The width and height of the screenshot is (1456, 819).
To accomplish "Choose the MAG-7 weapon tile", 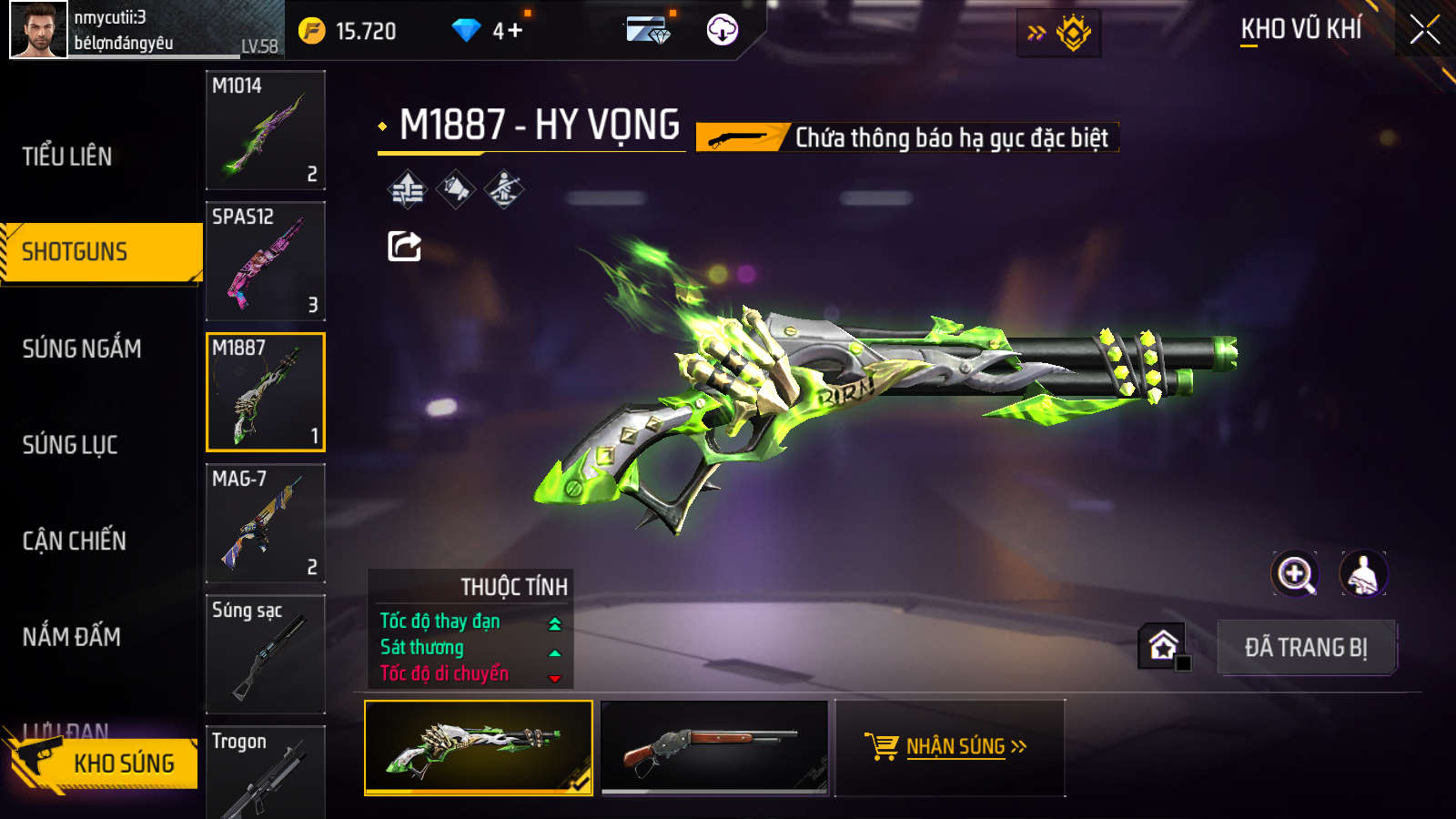I will tap(266, 522).
